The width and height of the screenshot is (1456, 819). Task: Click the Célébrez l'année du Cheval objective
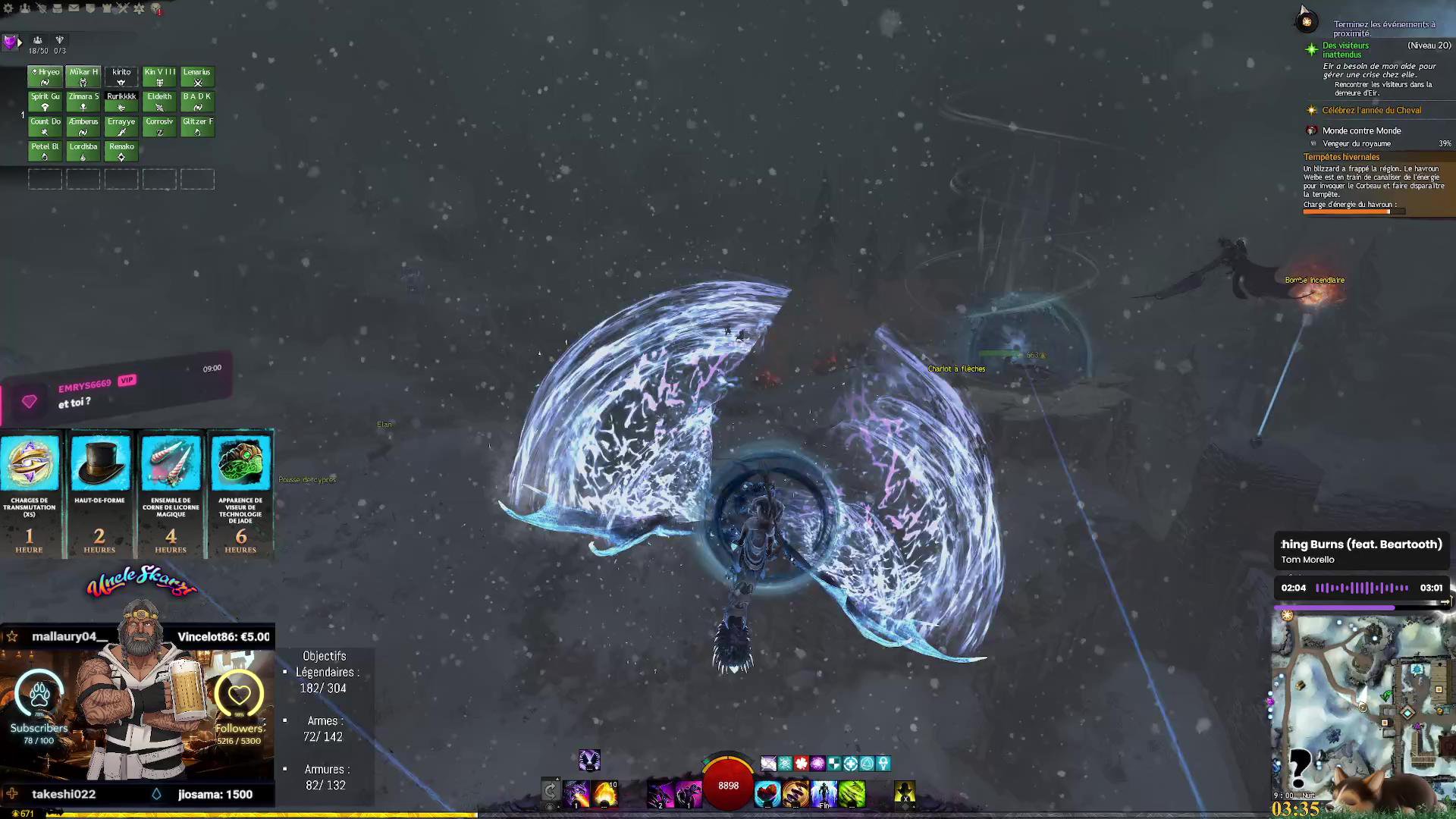click(1371, 111)
